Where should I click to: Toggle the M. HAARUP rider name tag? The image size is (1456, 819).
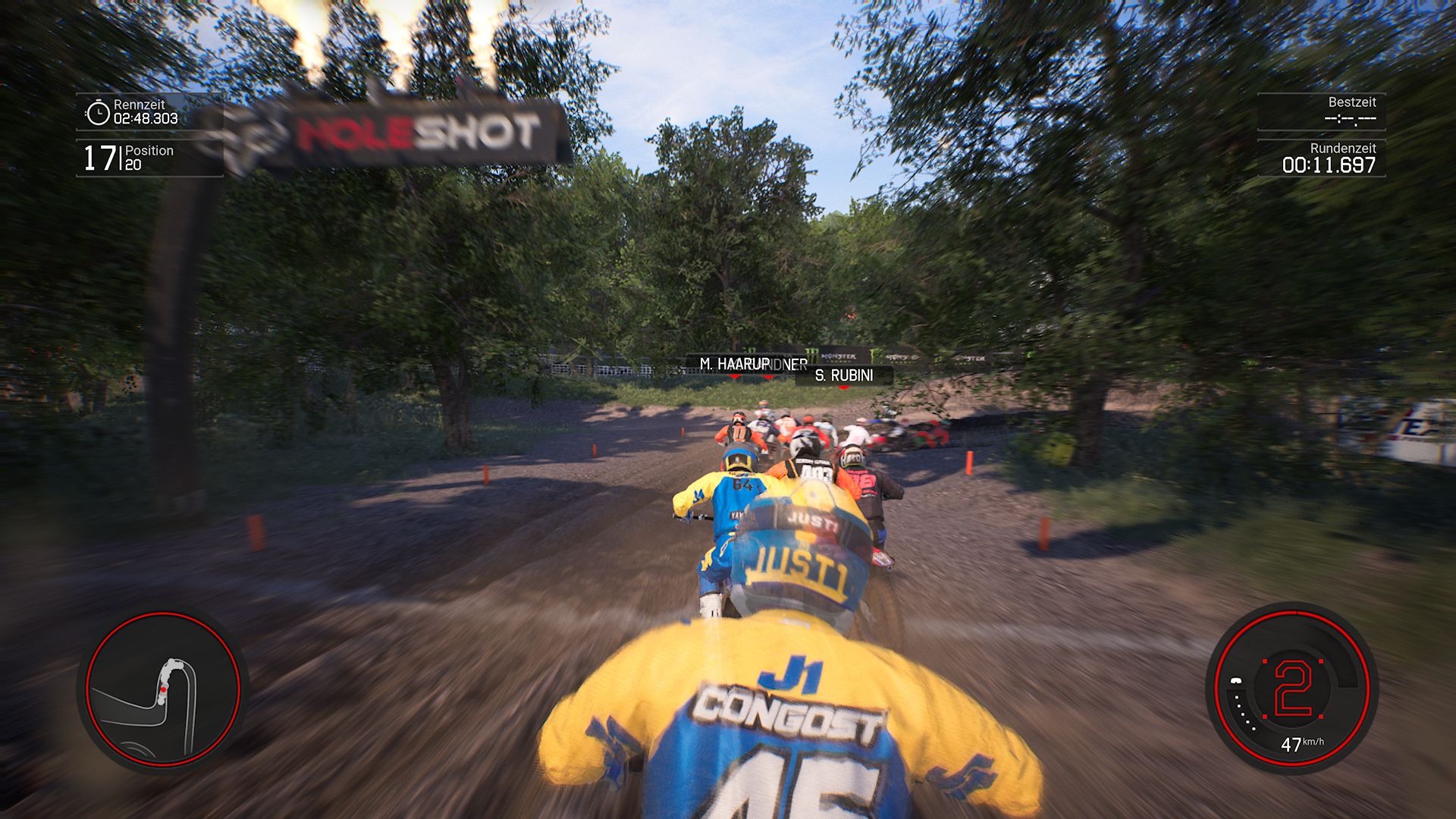tap(733, 363)
